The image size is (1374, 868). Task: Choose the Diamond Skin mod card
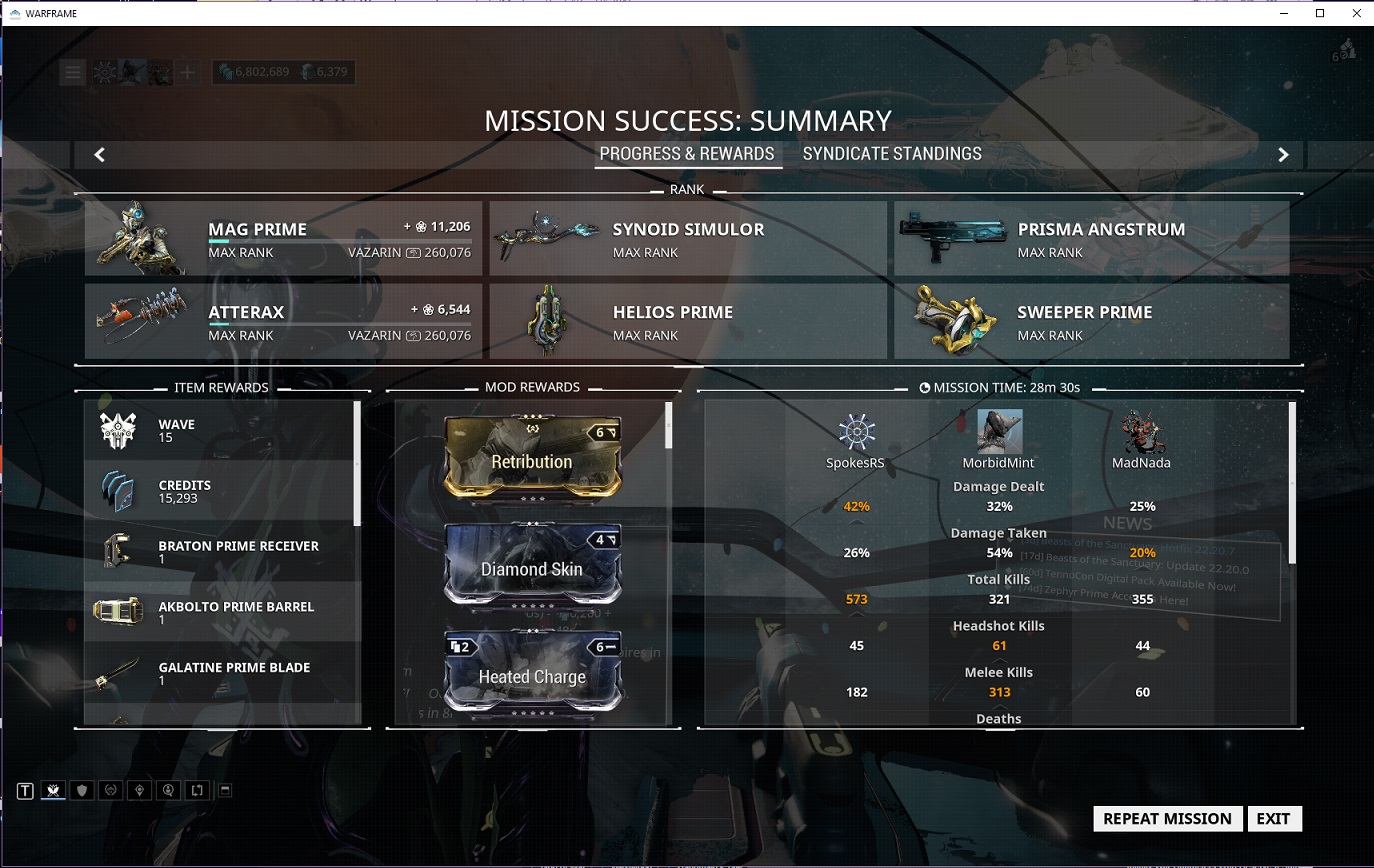click(x=532, y=567)
